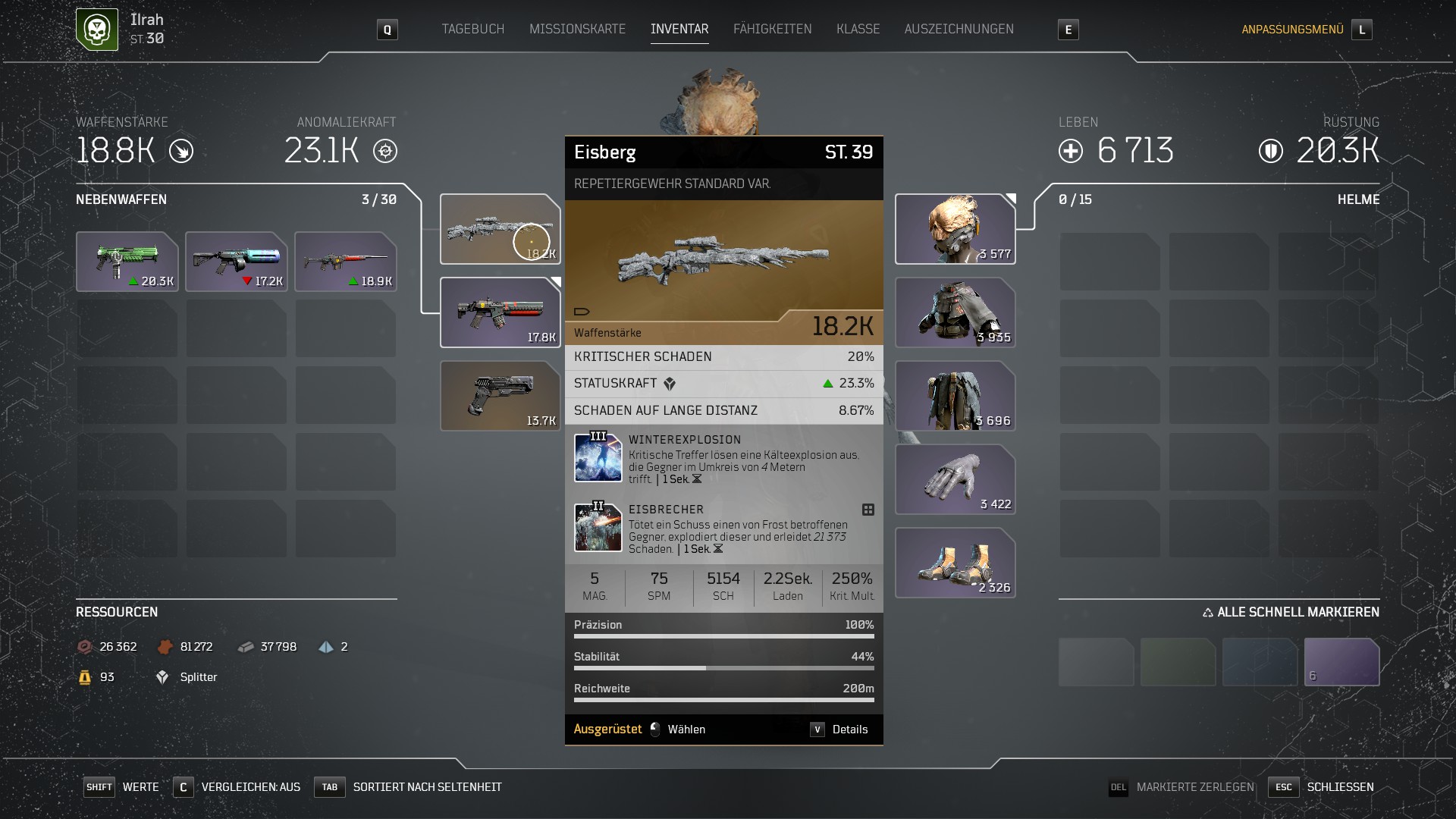Select the Inventar tab

click(x=679, y=29)
